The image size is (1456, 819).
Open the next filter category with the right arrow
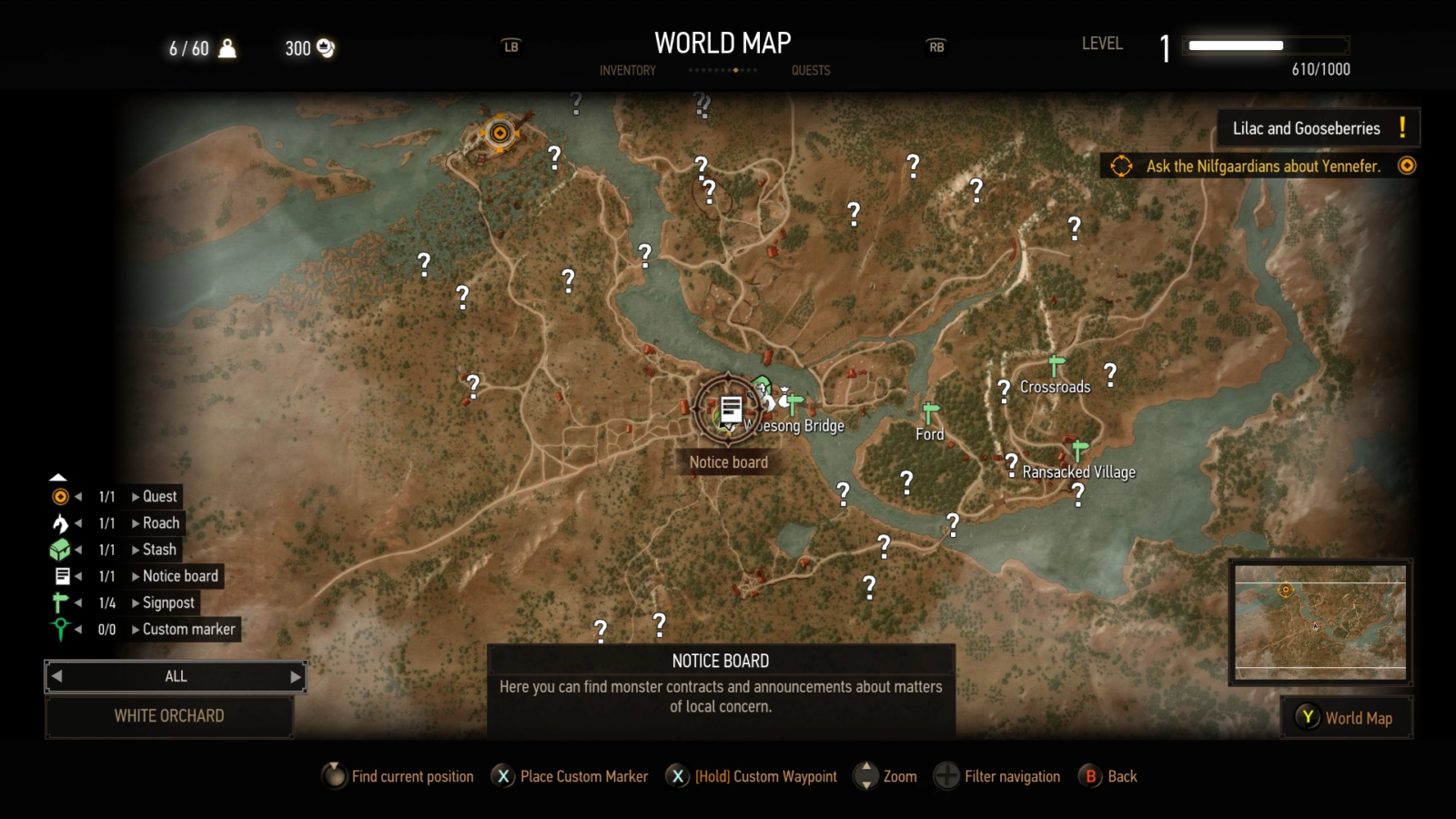(295, 676)
